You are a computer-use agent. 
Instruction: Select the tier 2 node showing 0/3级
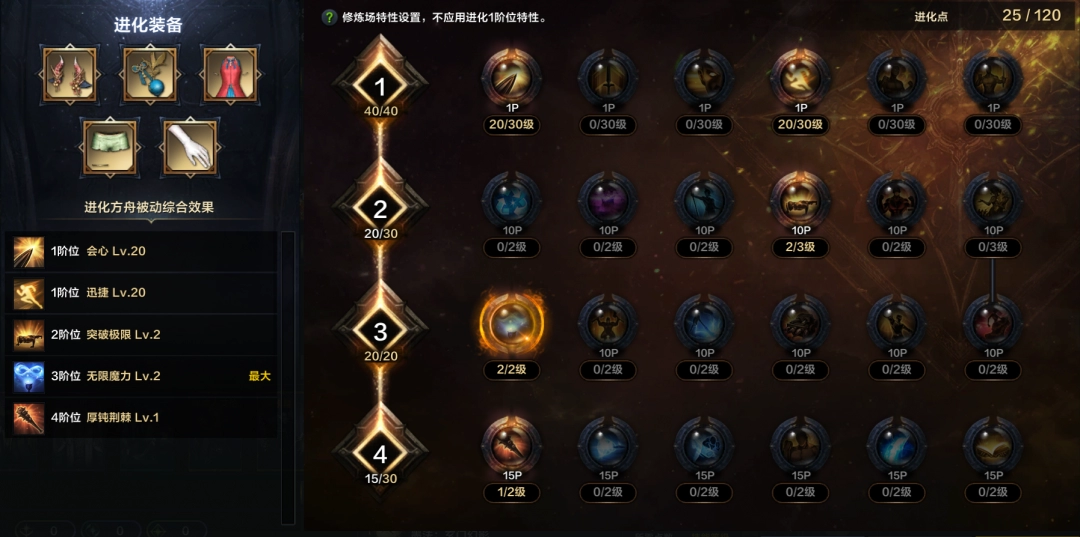pyautogui.click(x=993, y=201)
